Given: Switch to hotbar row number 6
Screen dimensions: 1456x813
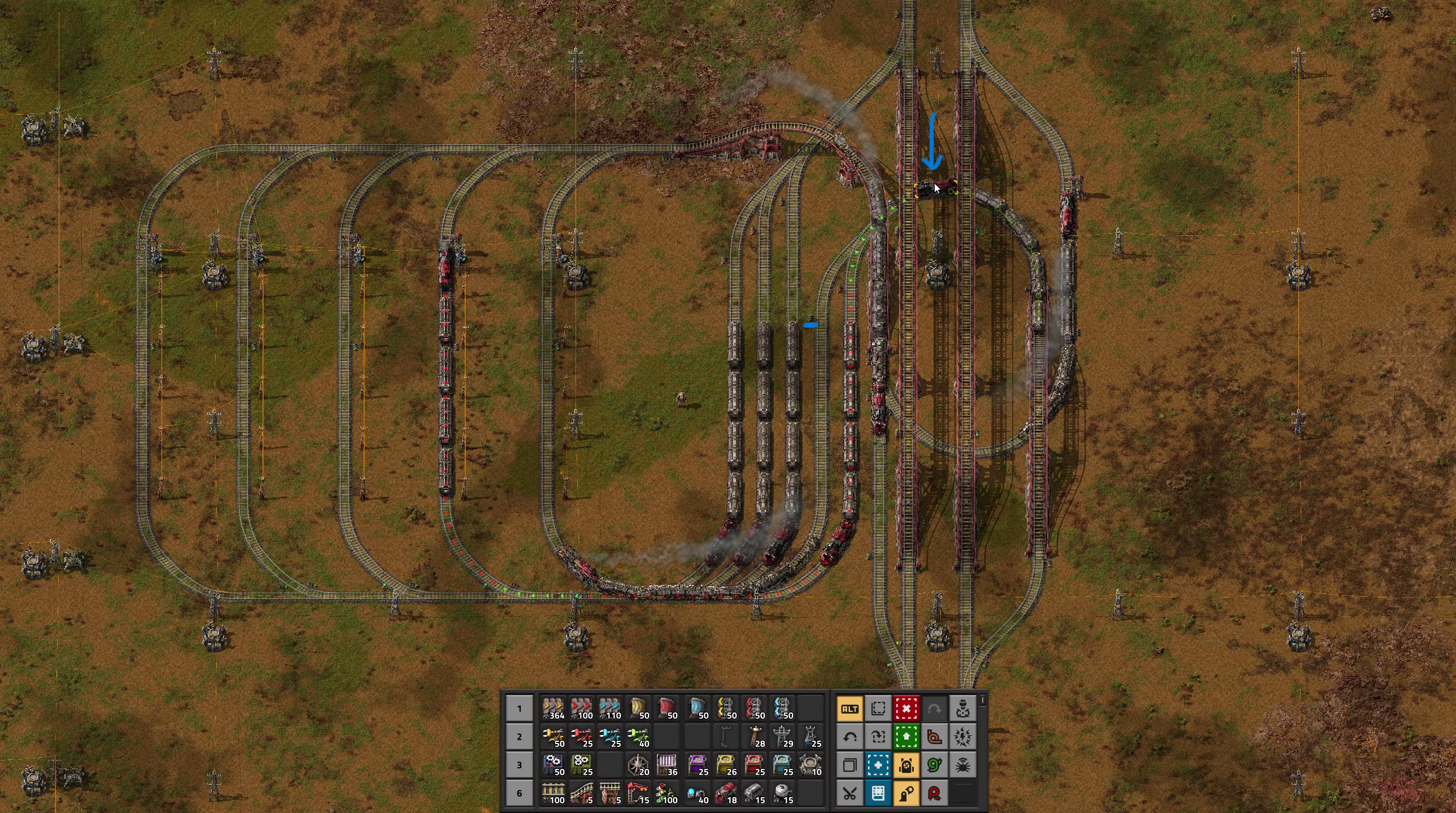Looking at the screenshot, I should pos(520,793).
